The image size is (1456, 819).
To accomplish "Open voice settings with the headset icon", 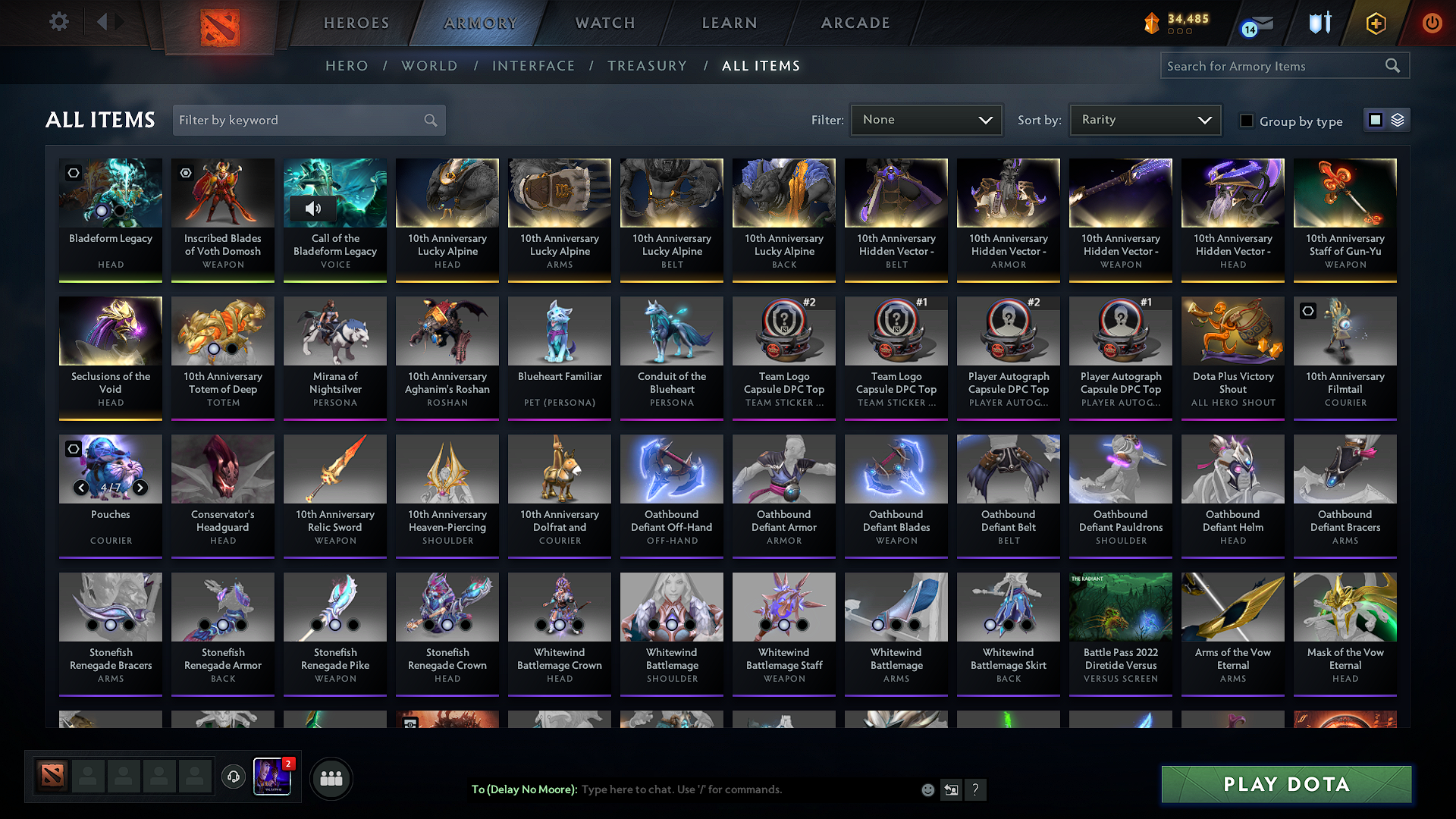I will 234,778.
